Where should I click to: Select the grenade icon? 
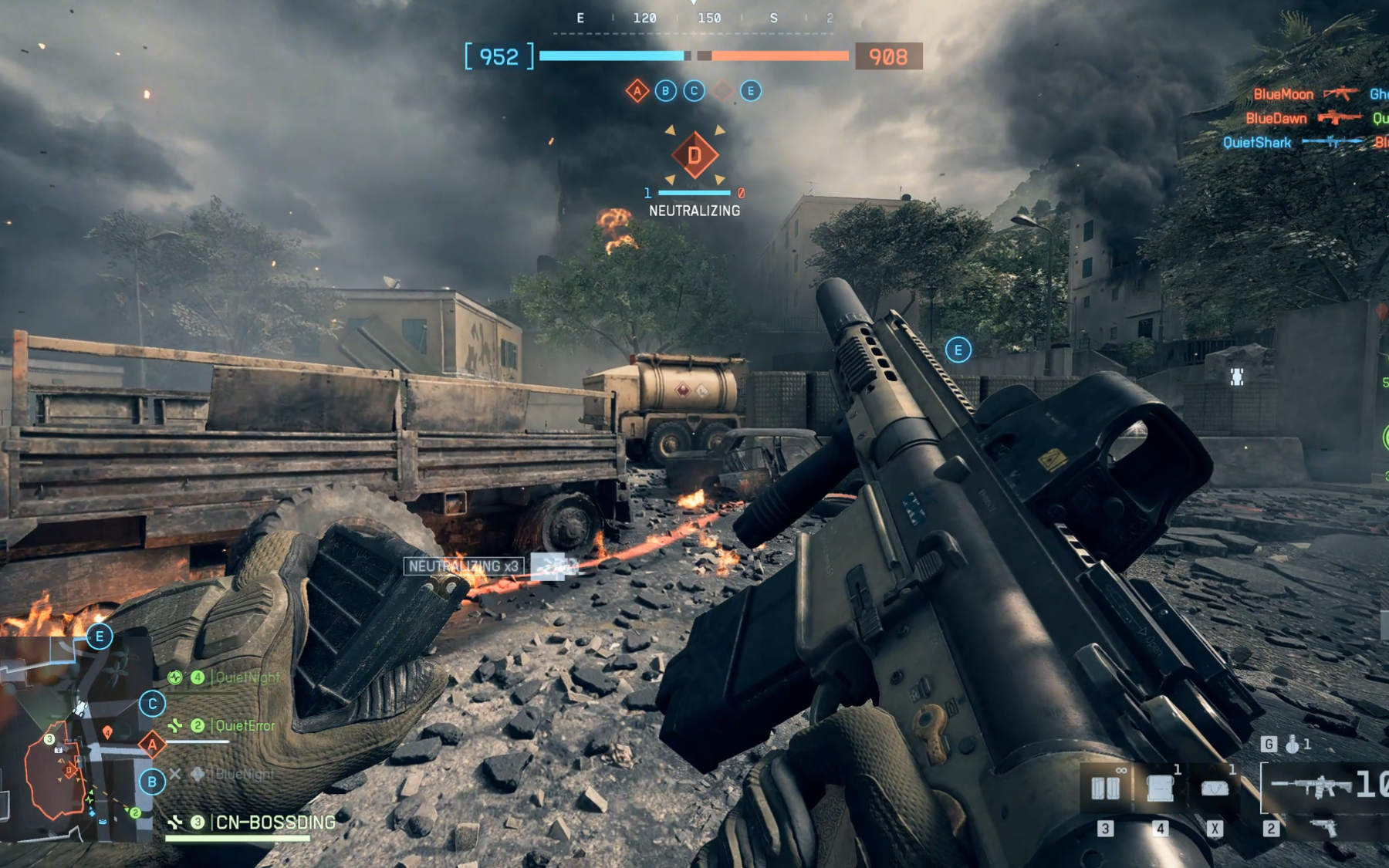(x=1293, y=745)
